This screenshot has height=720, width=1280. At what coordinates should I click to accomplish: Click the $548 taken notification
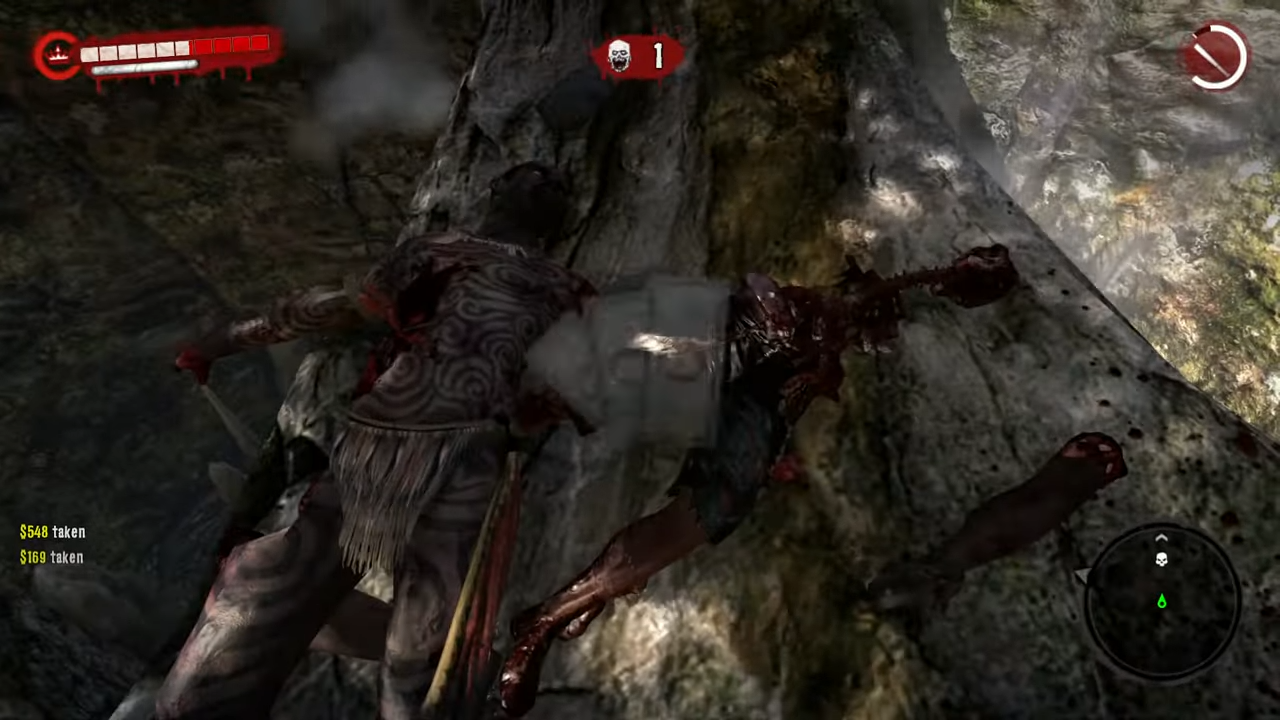[52, 532]
